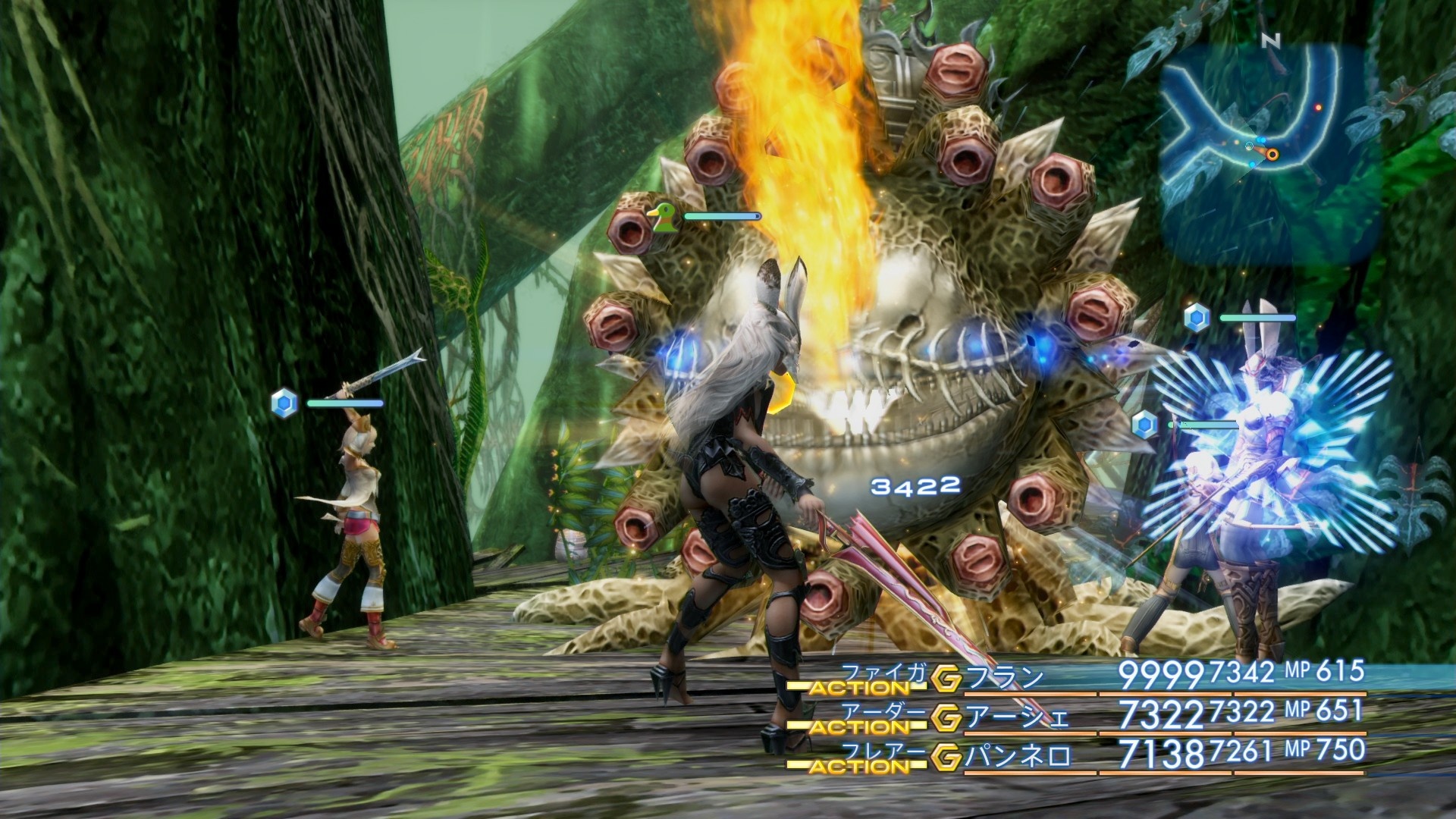
Task: Select パンネロ in the party list
Action: (x=1018, y=757)
